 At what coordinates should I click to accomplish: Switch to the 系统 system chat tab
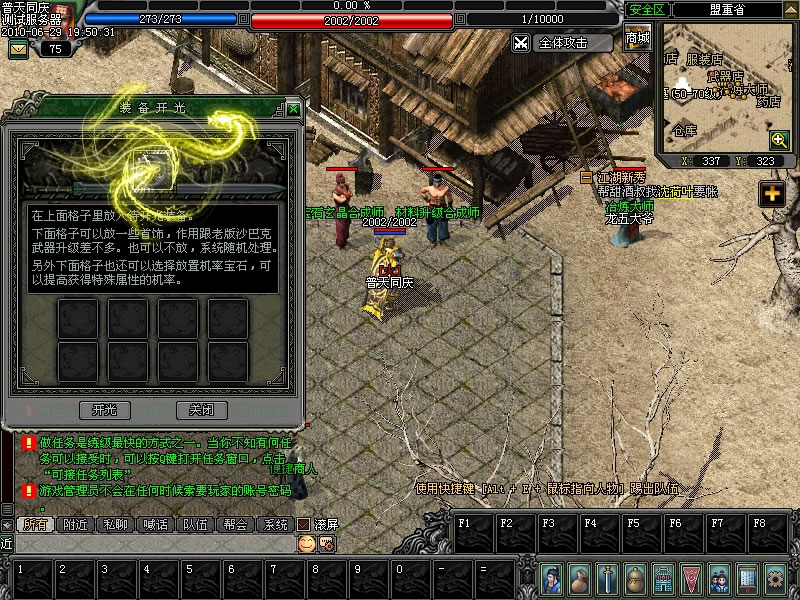point(275,524)
